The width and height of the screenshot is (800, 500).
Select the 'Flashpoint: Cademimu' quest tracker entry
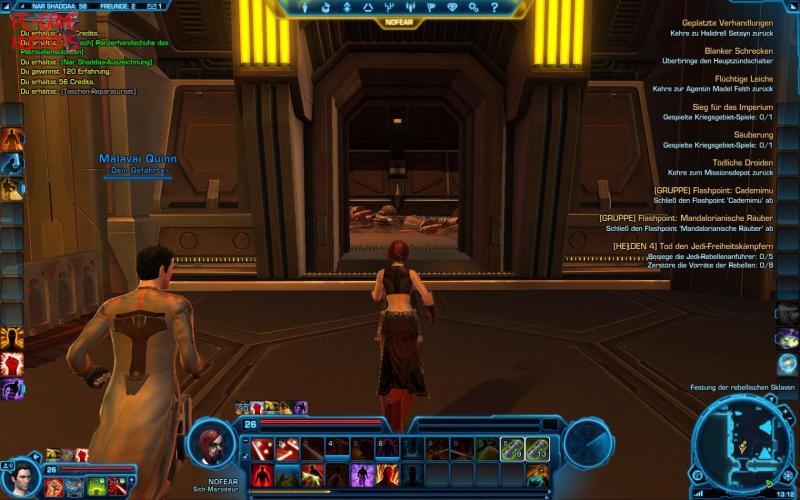point(714,190)
